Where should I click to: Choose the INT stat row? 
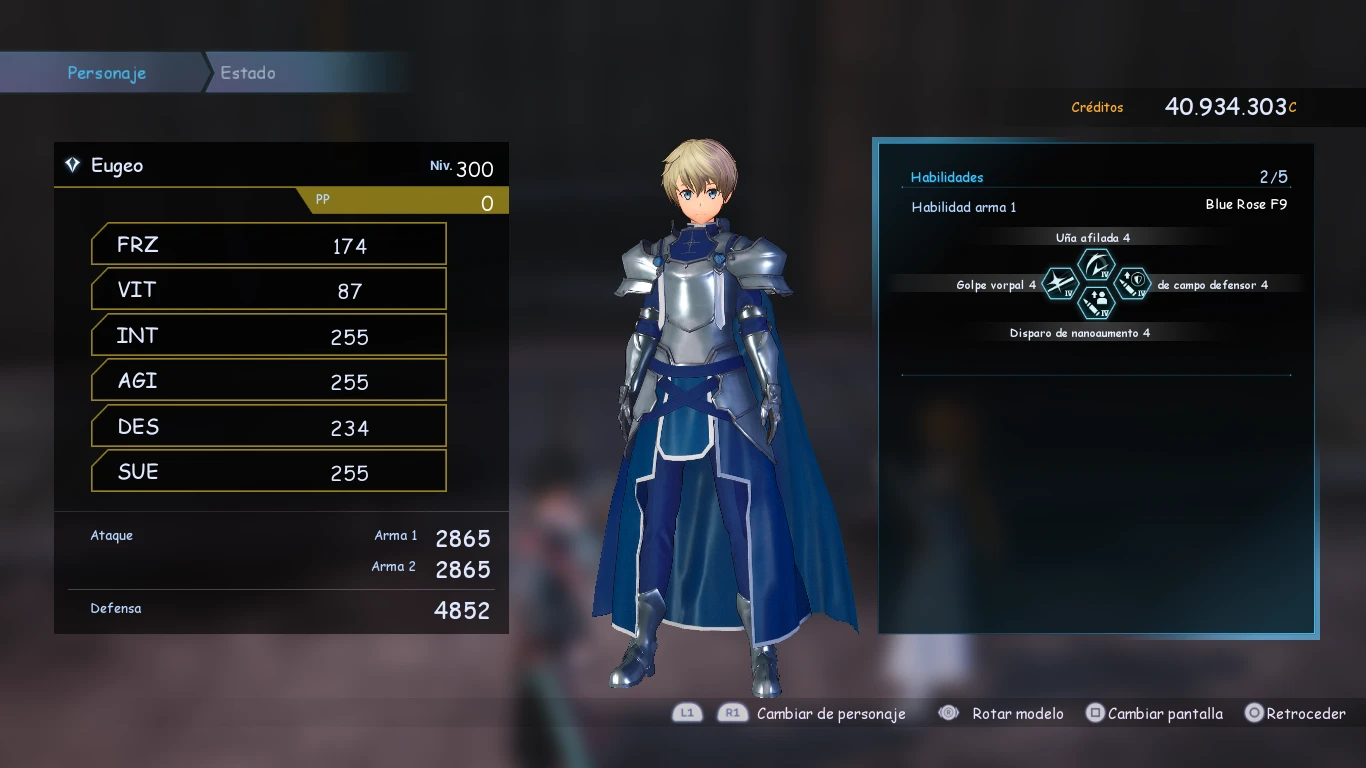268,336
